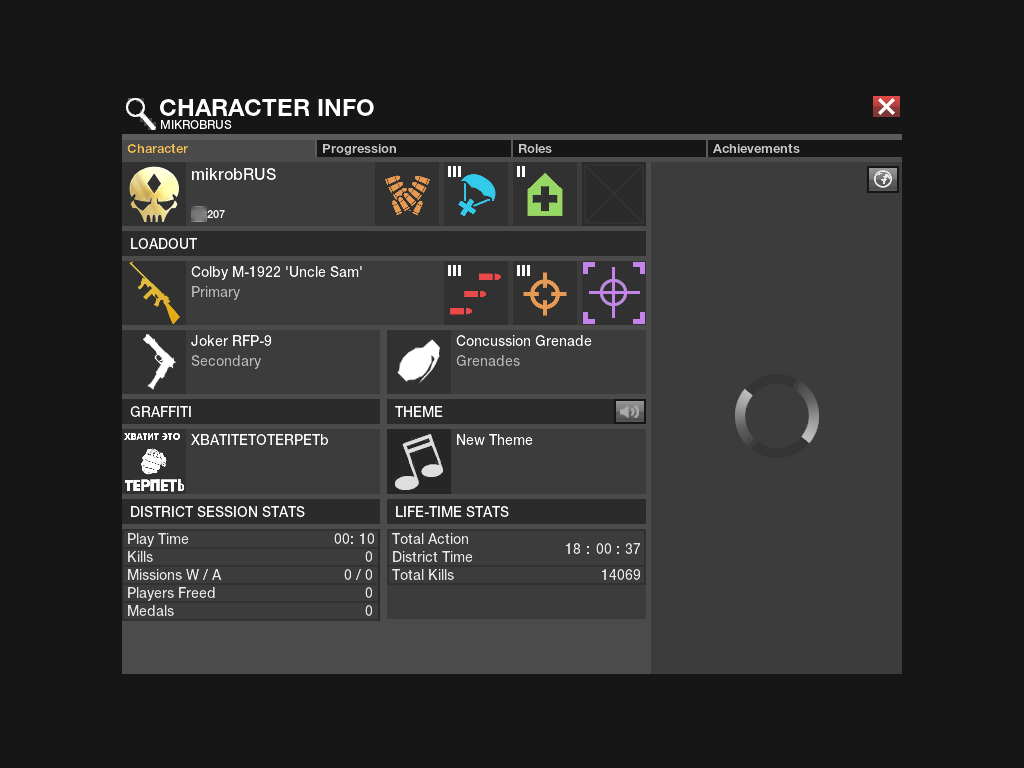
Task: Choose the green medical cross modifier icon
Action: click(545, 194)
